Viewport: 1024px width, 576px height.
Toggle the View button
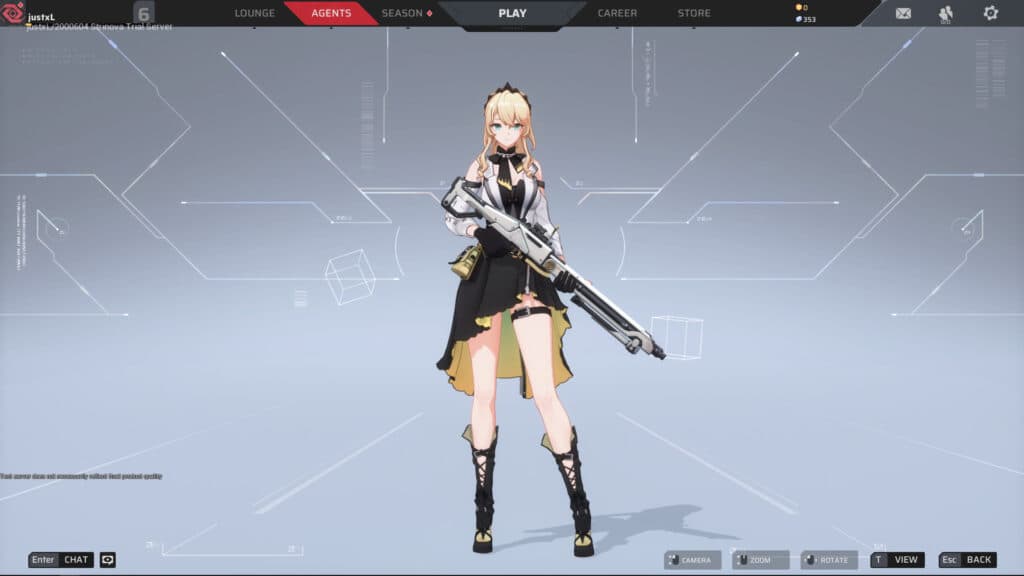click(897, 560)
